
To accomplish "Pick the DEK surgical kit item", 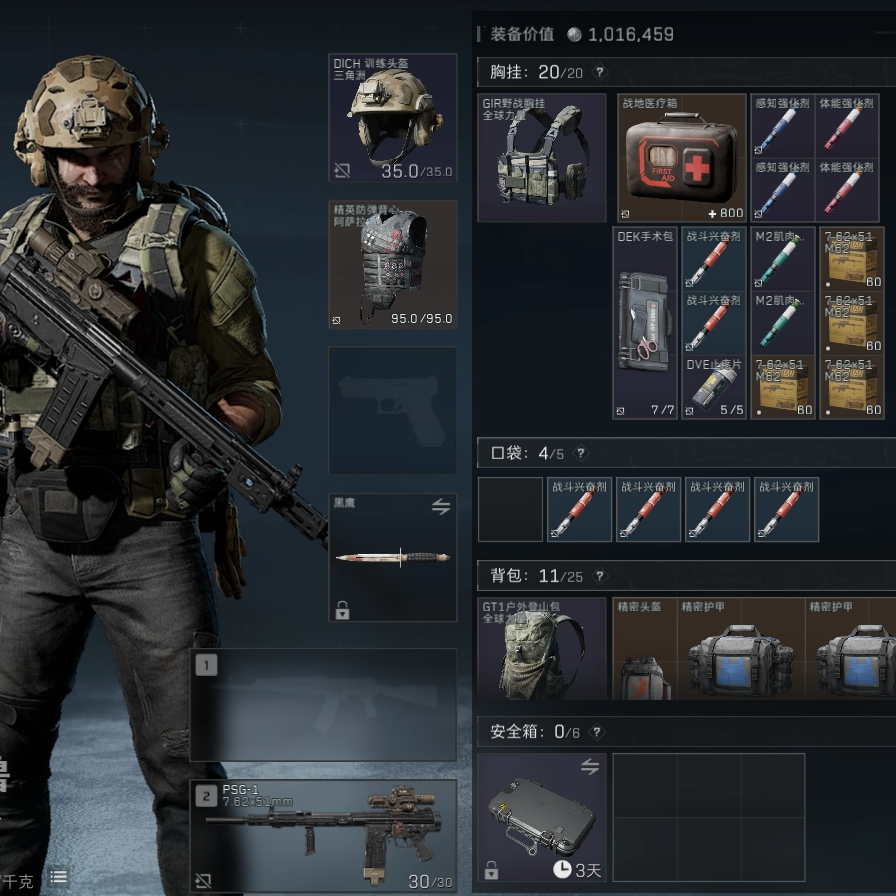I will tap(645, 322).
